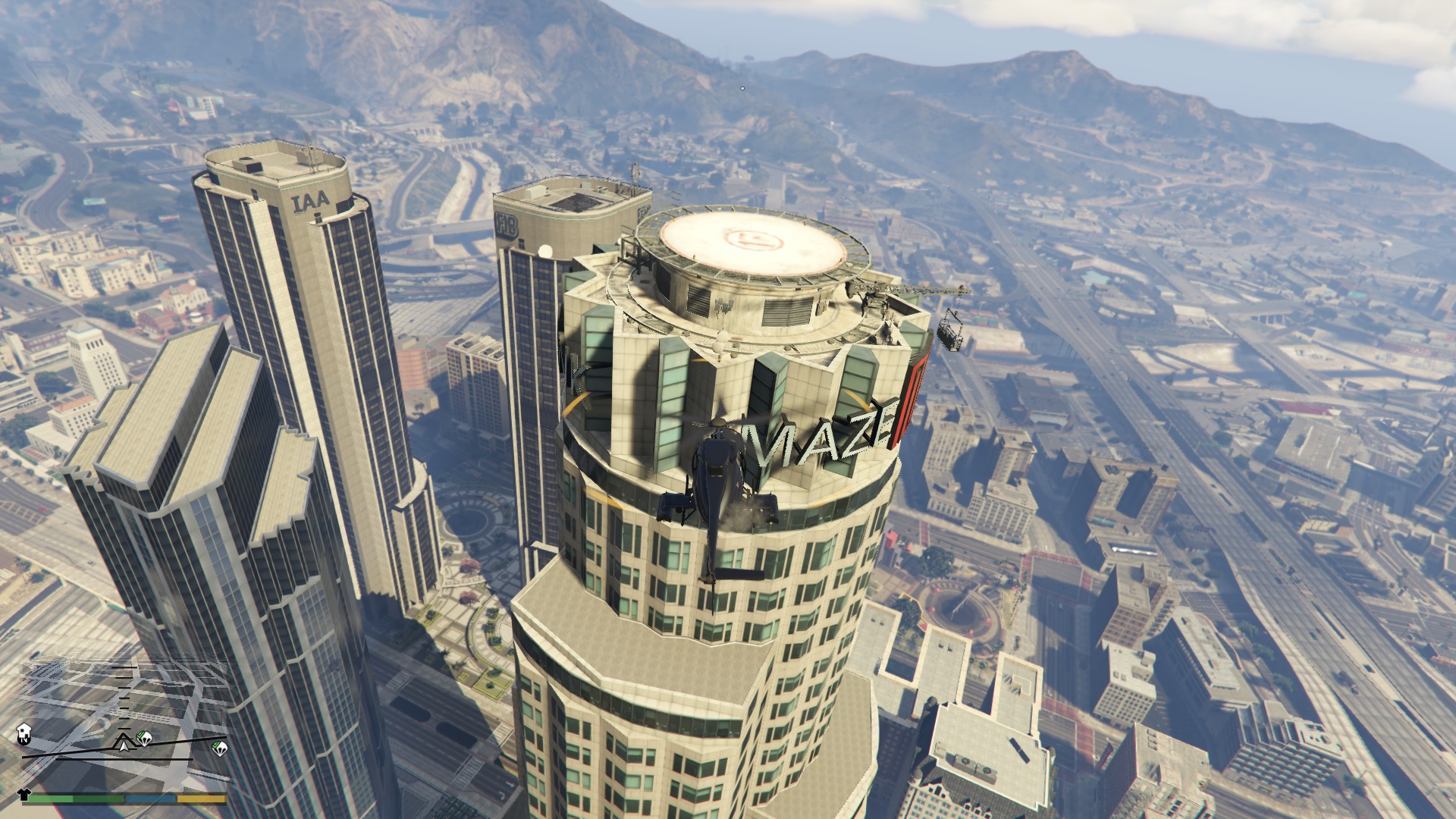Click the green health bar segment
The height and width of the screenshot is (819, 1456).
click(x=76, y=799)
